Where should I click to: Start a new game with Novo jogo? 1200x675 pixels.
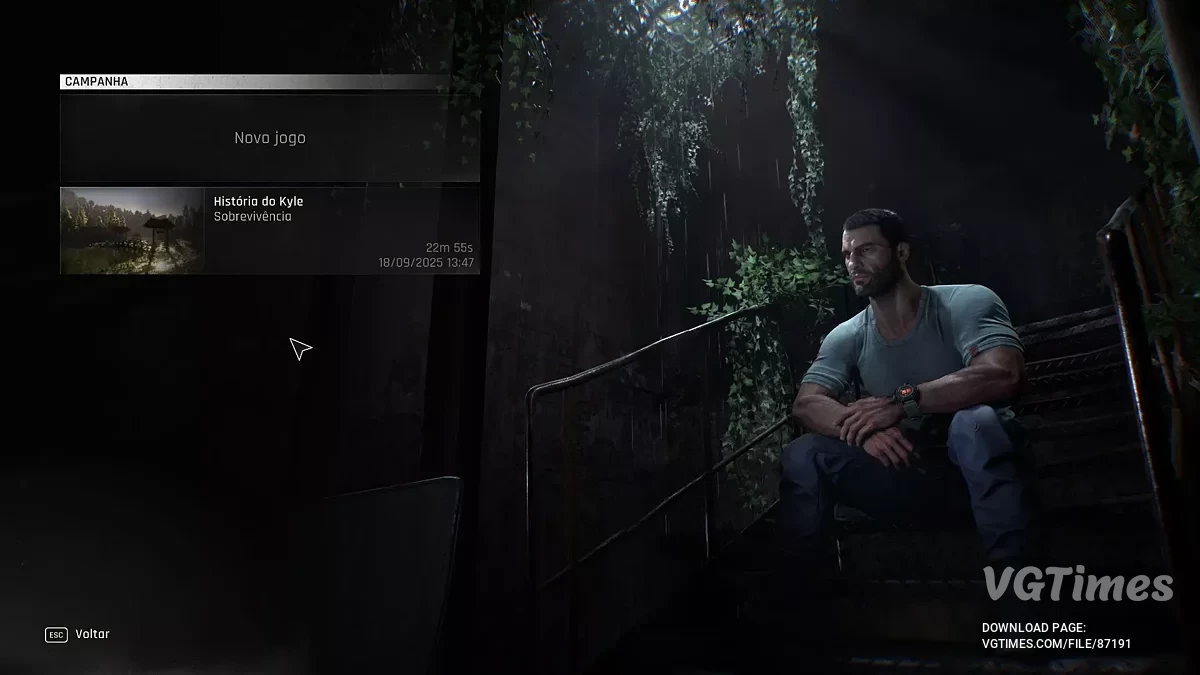coord(270,138)
